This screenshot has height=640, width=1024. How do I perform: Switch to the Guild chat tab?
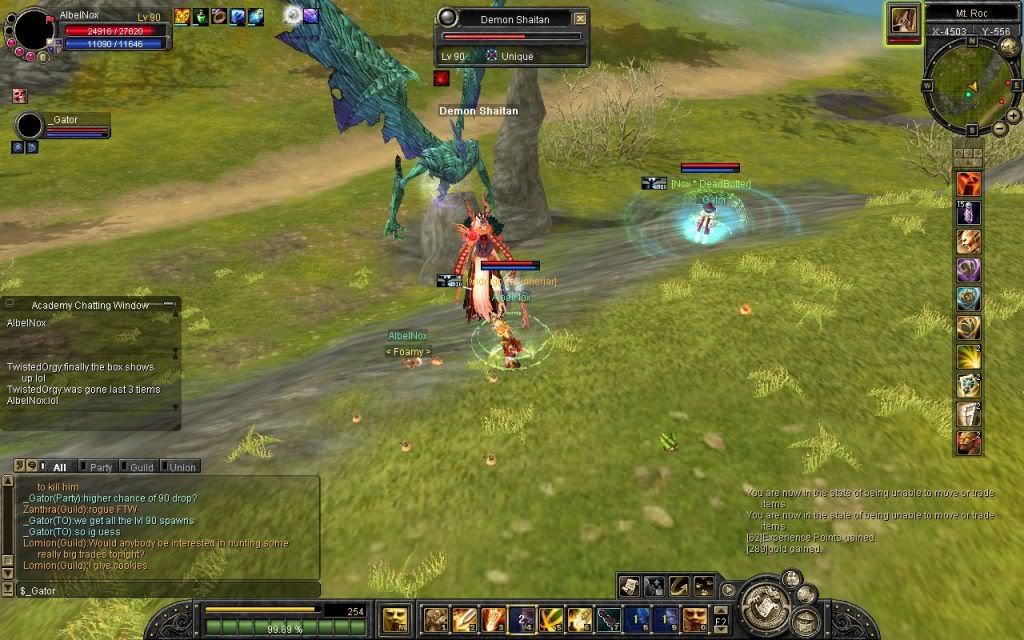pos(140,466)
